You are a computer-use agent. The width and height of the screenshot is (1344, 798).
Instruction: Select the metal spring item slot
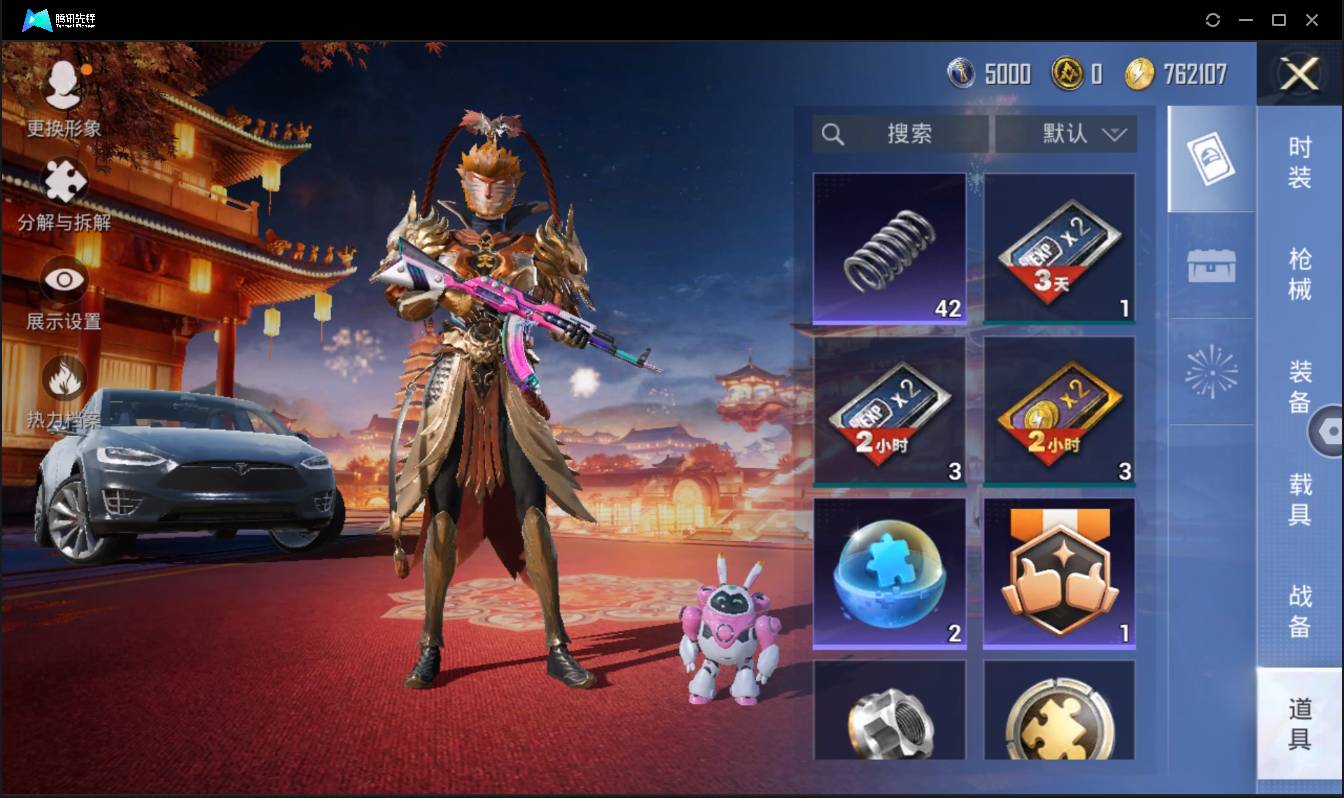(889, 248)
